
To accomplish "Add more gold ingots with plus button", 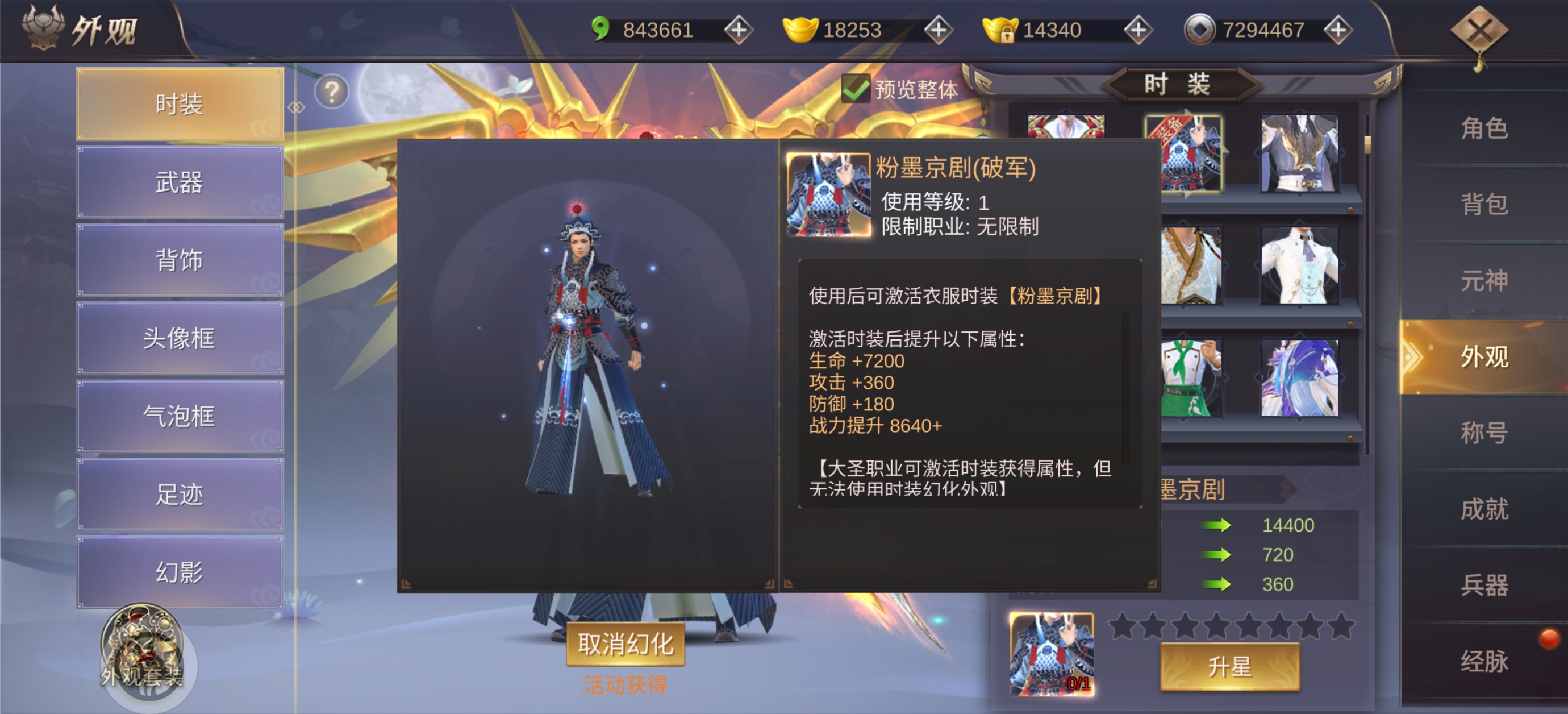I will [x=938, y=30].
